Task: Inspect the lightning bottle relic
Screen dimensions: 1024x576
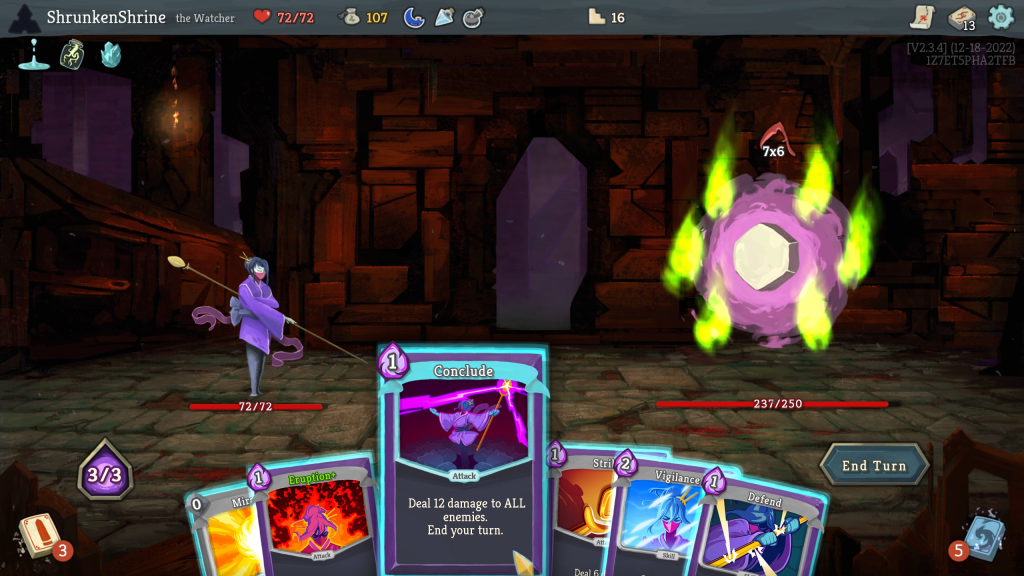Action: 72,54
